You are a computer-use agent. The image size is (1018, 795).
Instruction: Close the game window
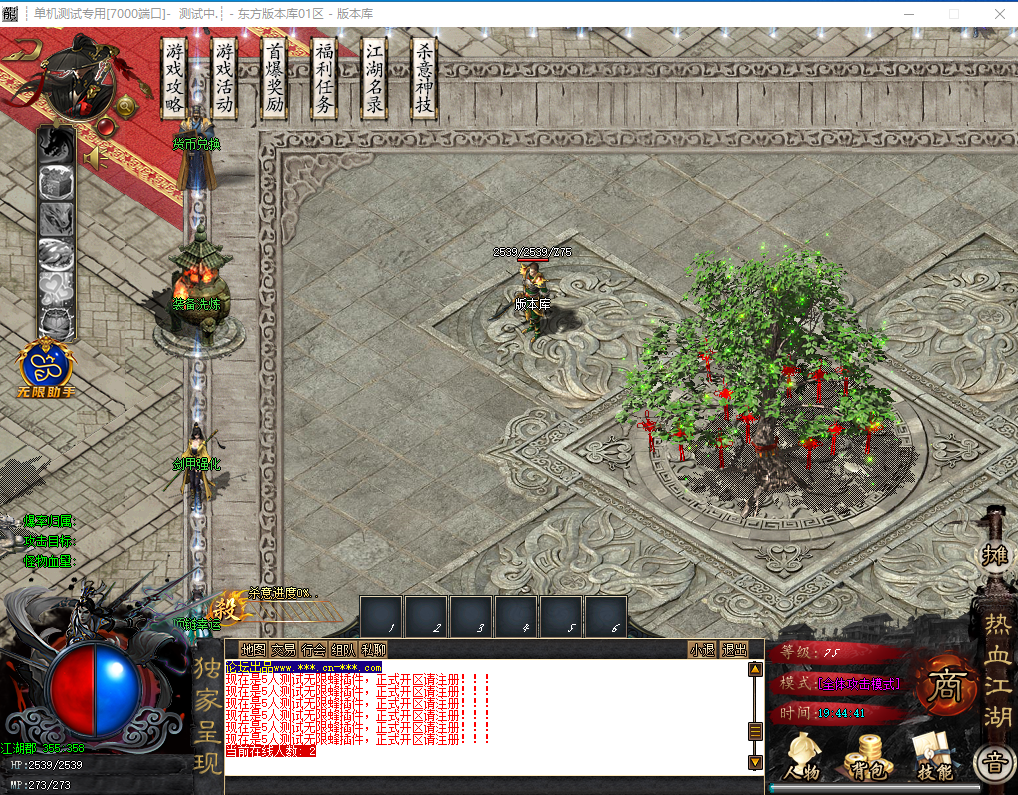[1000, 14]
